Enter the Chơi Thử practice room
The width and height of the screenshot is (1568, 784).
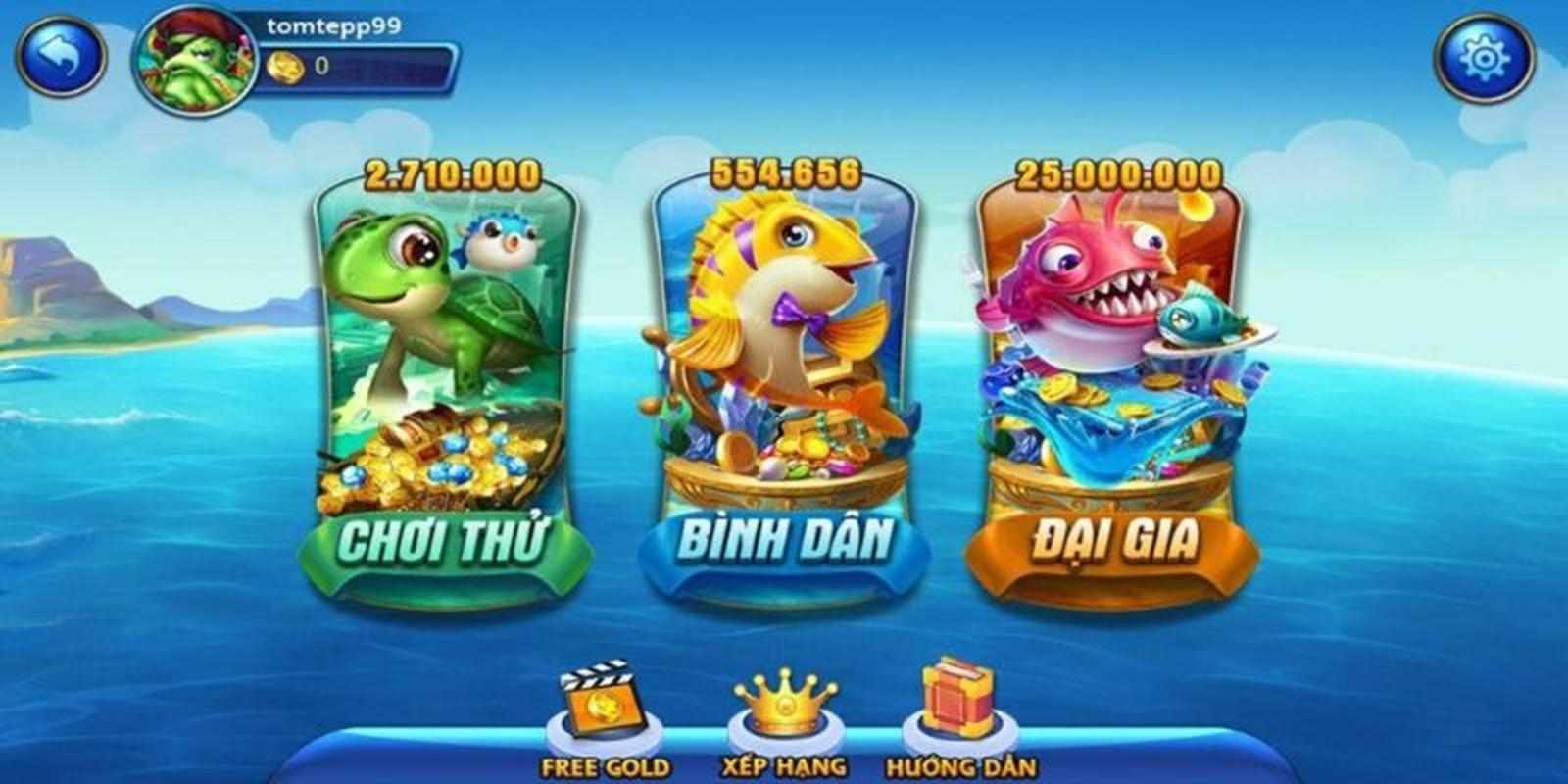click(x=446, y=539)
